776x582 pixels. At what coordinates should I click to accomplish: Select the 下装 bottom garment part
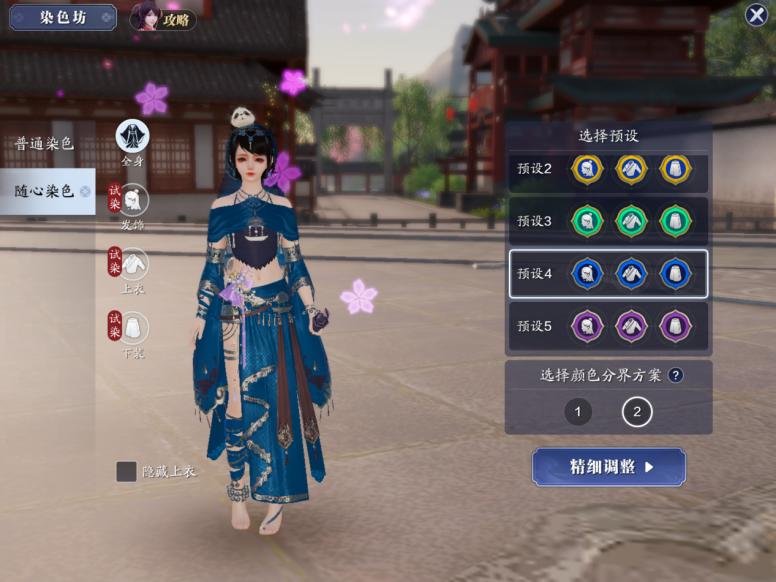pyautogui.click(x=134, y=328)
